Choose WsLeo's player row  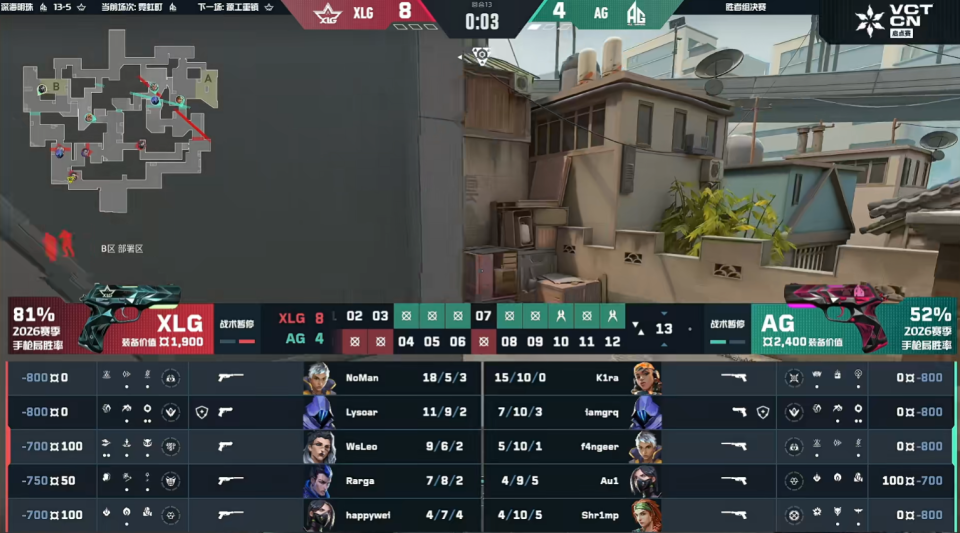tap(240, 446)
